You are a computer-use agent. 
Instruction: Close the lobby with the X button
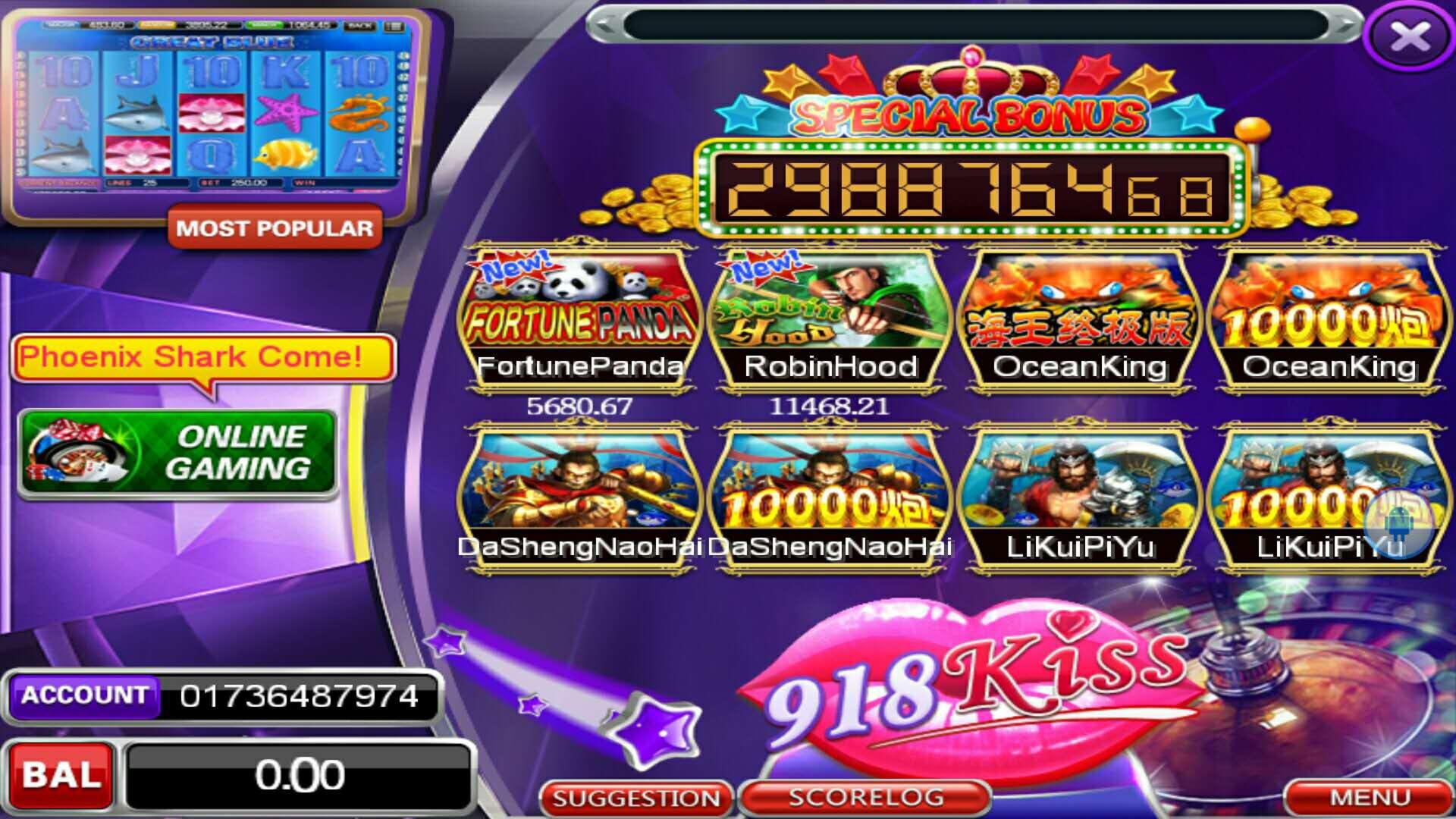[1409, 36]
